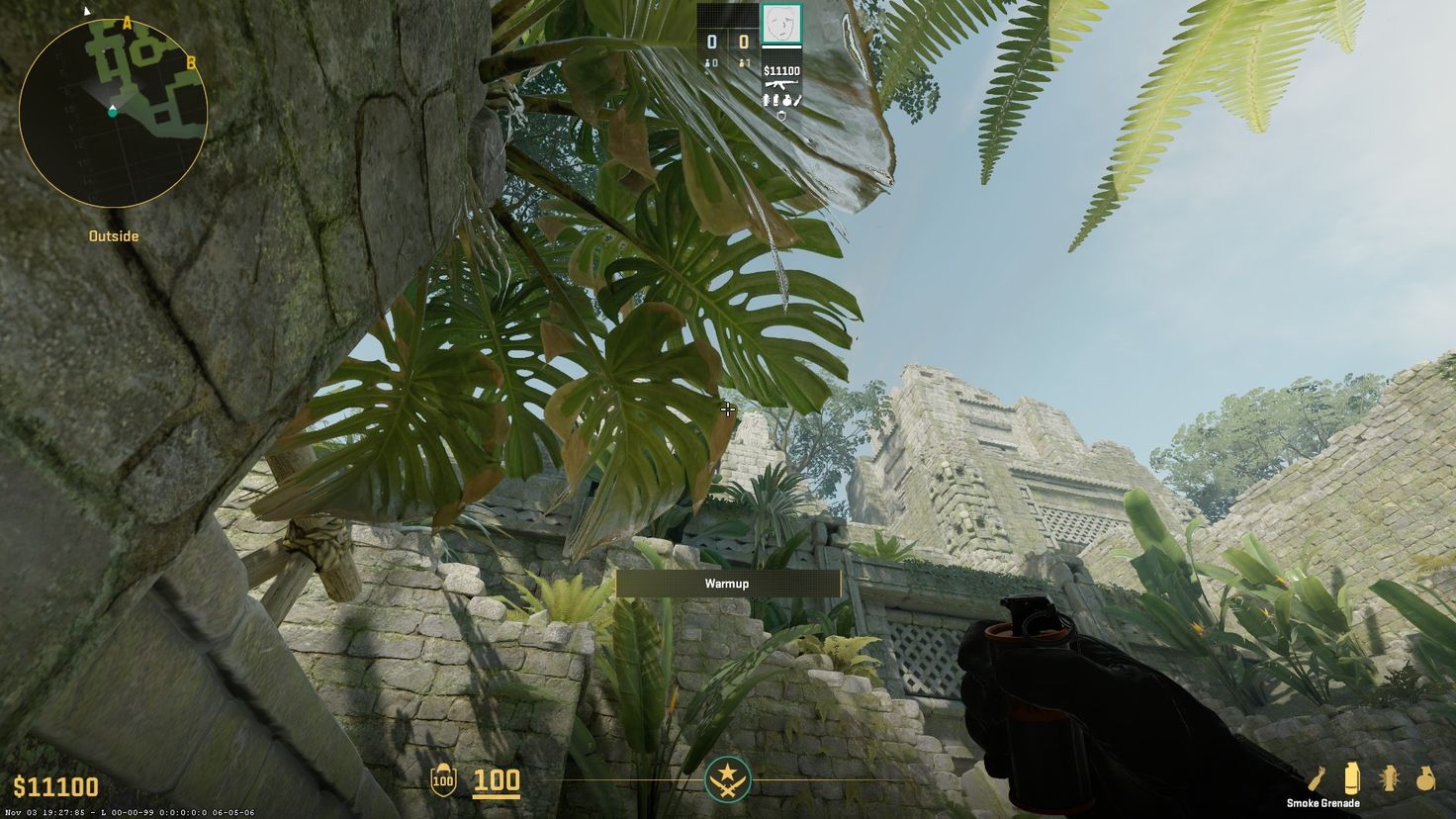Click the defuse kit icon below the rifle
Viewport: 1456px width, 819px height.
click(781, 115)
